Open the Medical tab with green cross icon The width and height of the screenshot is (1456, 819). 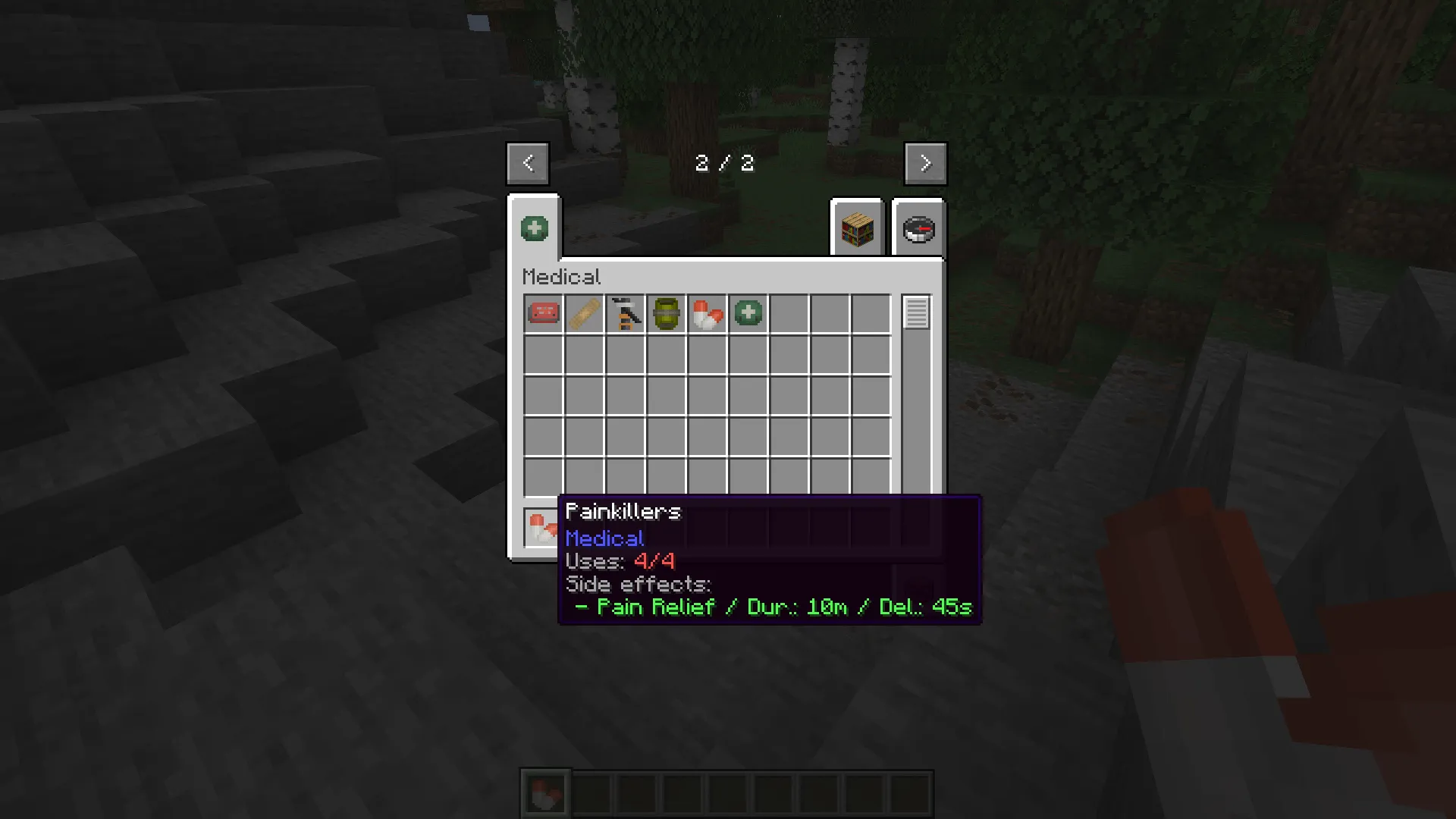pos(534,227)
